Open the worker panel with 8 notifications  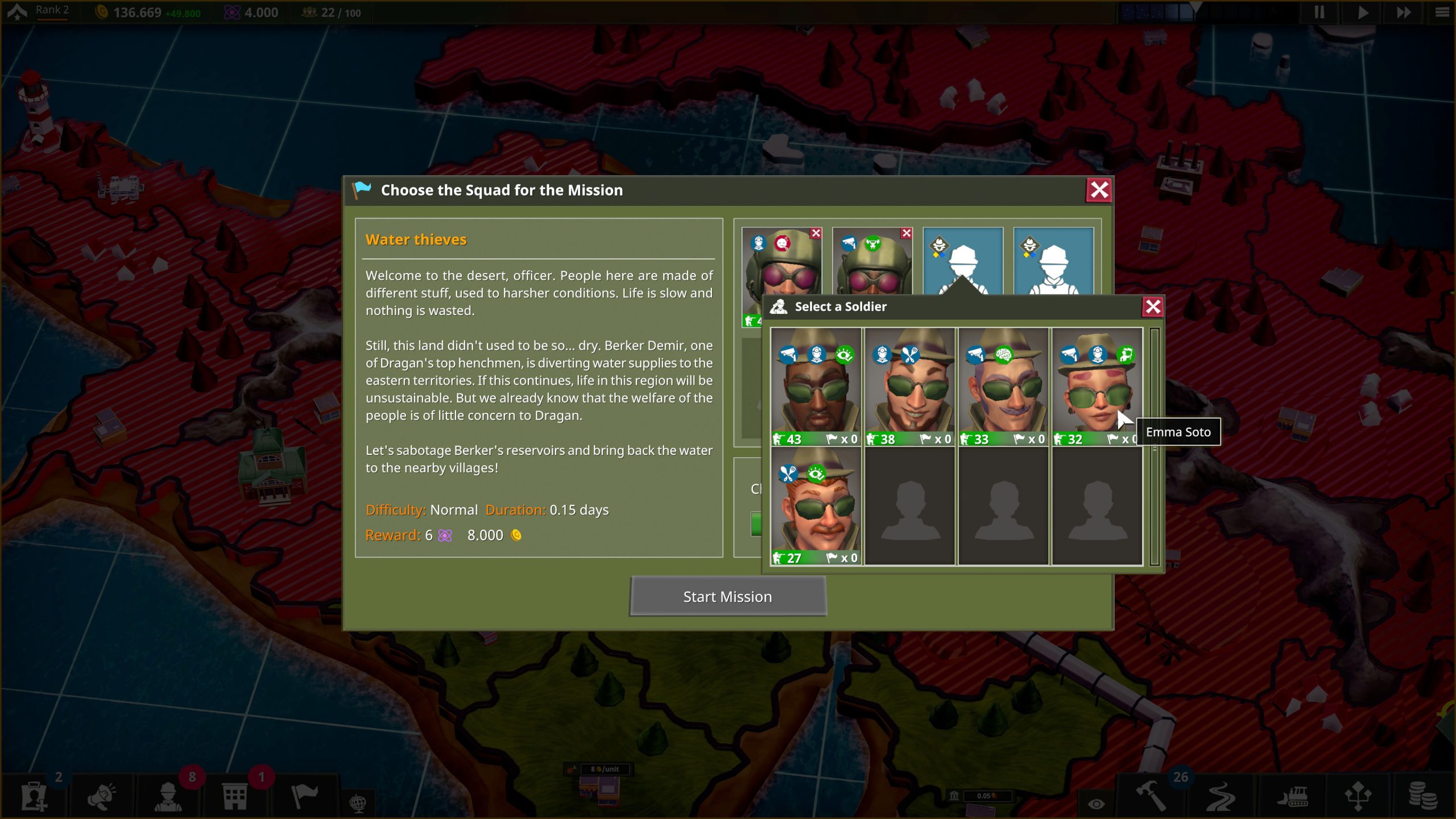[168, 796]
